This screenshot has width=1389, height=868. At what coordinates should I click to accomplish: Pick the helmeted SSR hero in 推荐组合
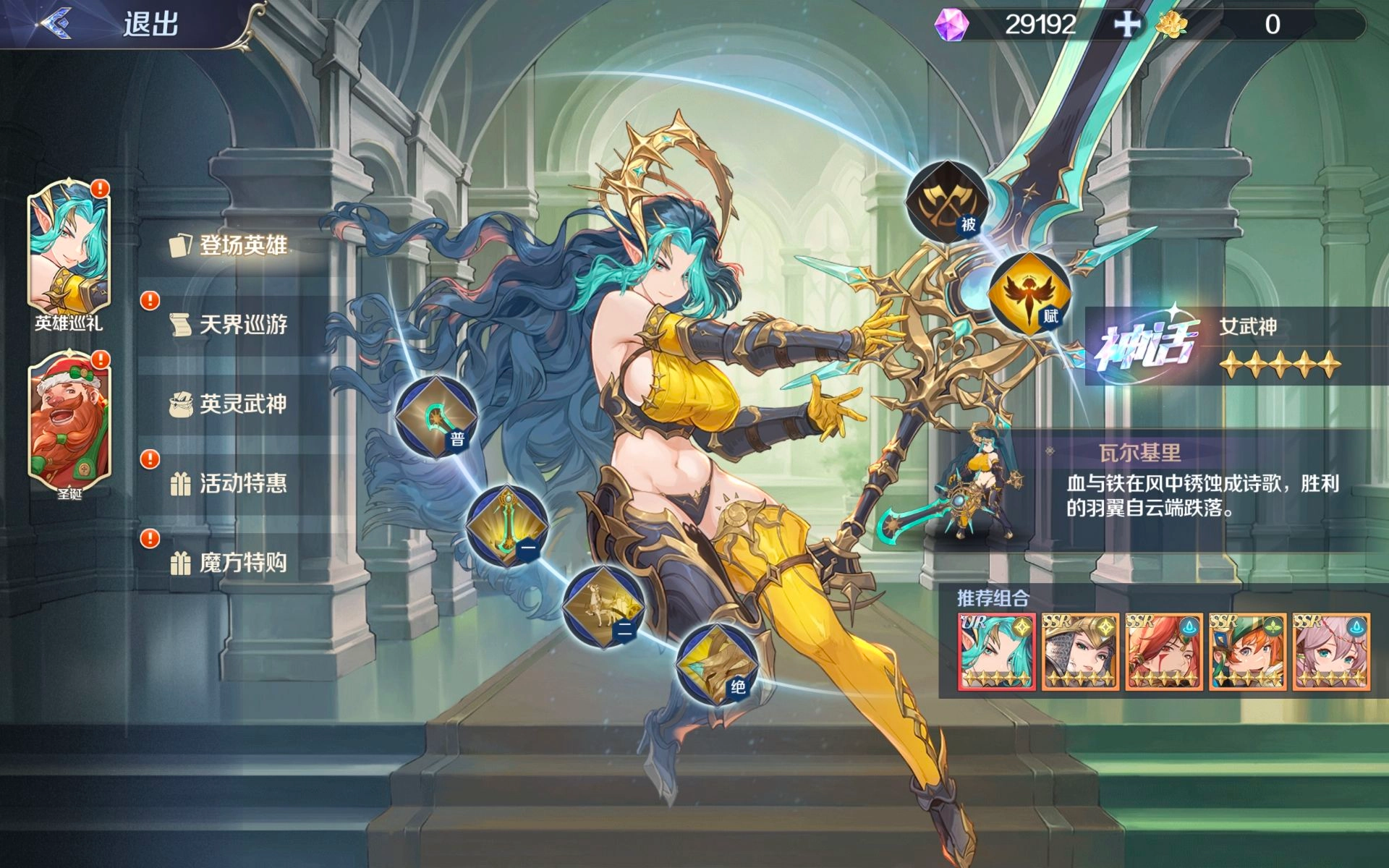(x=1081, y=652)
